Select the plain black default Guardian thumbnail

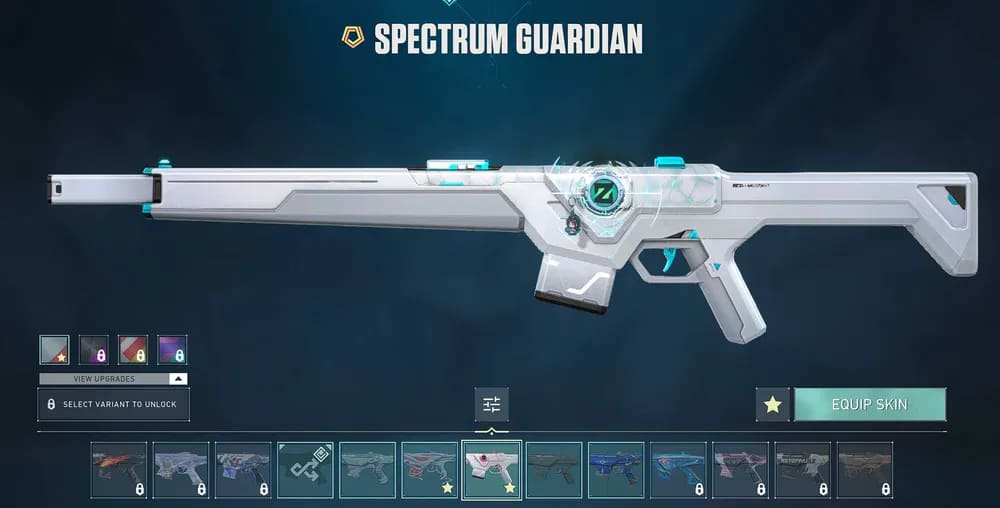tap(554, 469)
